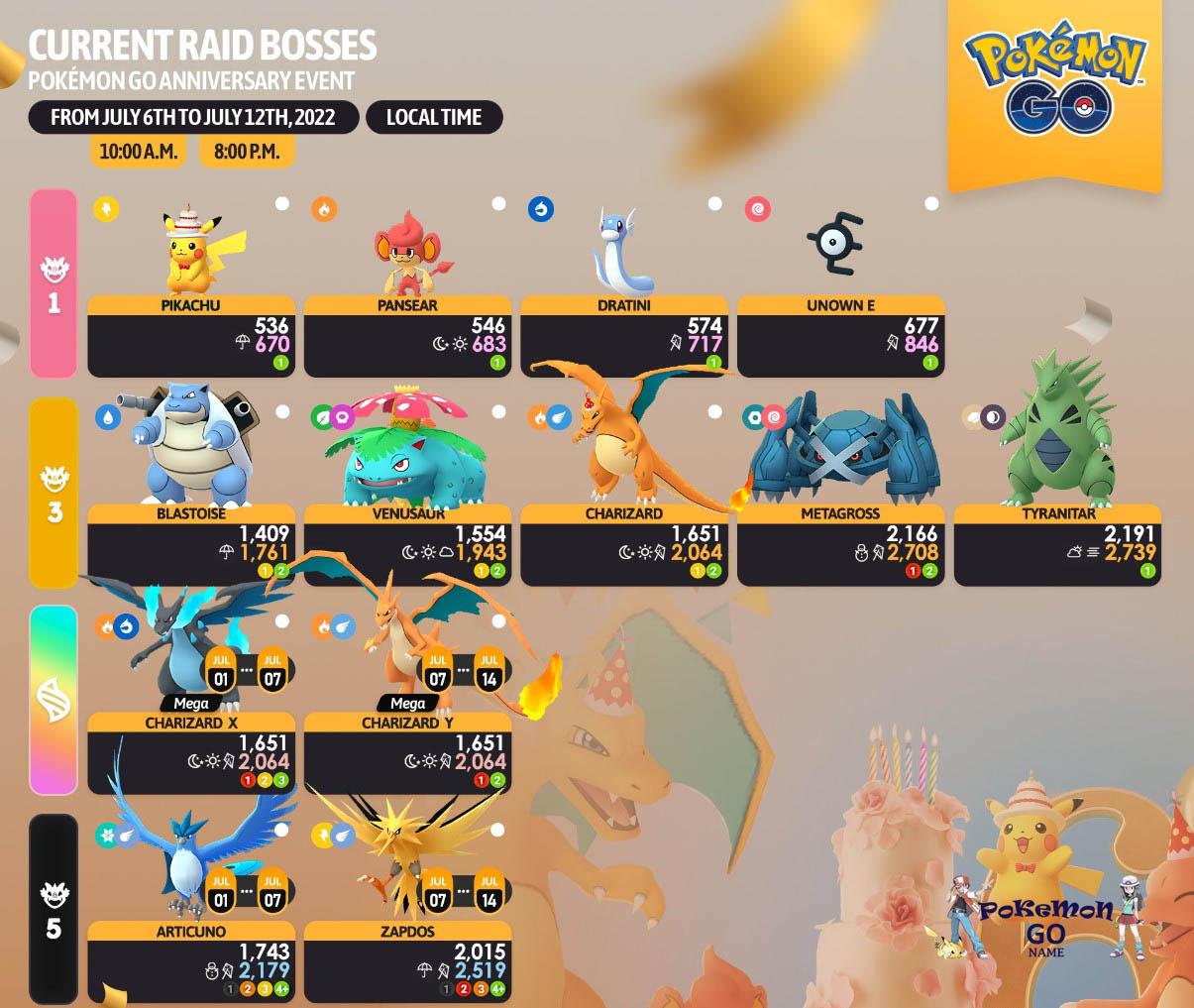Click the 10:00 A.M. time label
Image resolution: width=1194 pixels, height=1008 pixels.
click(138, 152)
